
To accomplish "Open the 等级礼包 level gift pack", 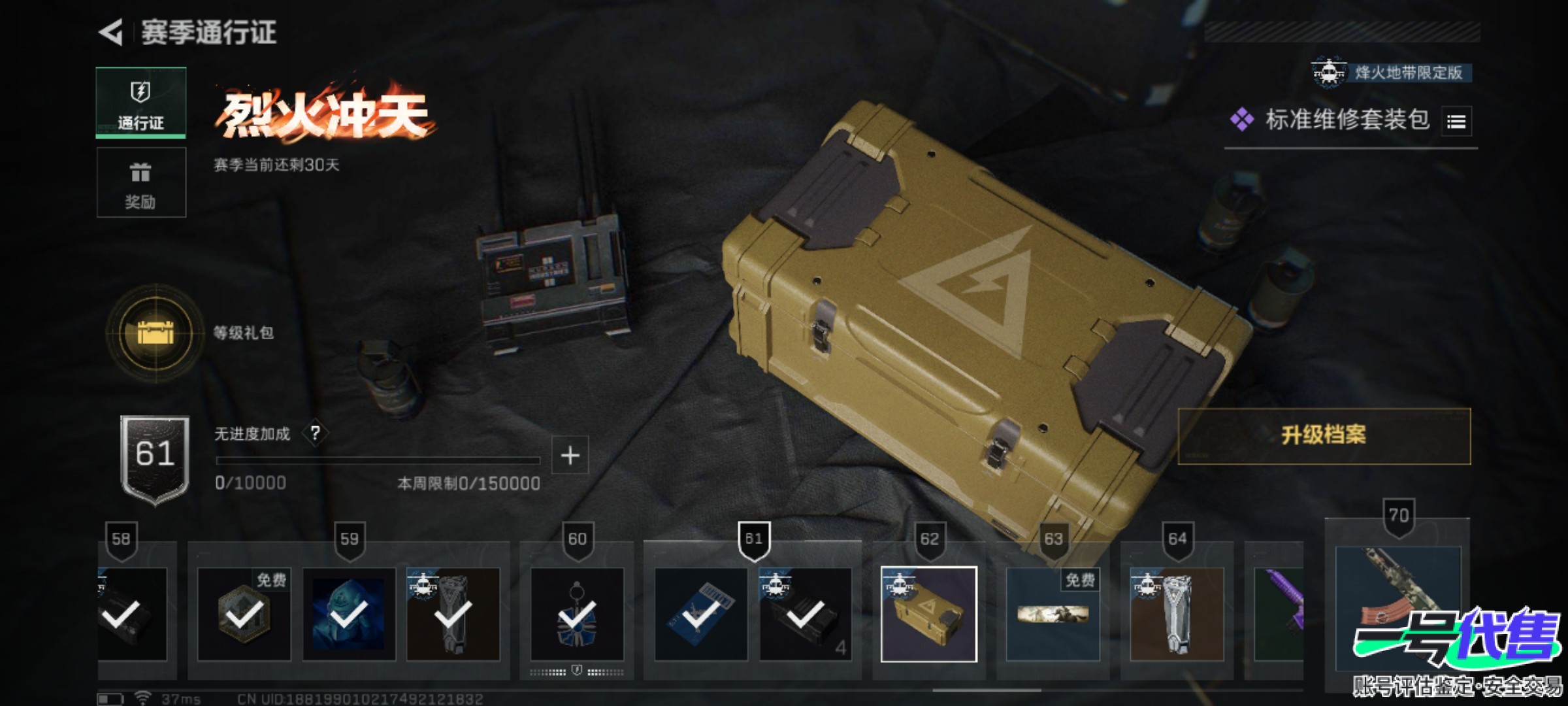I will click(155, 333).
